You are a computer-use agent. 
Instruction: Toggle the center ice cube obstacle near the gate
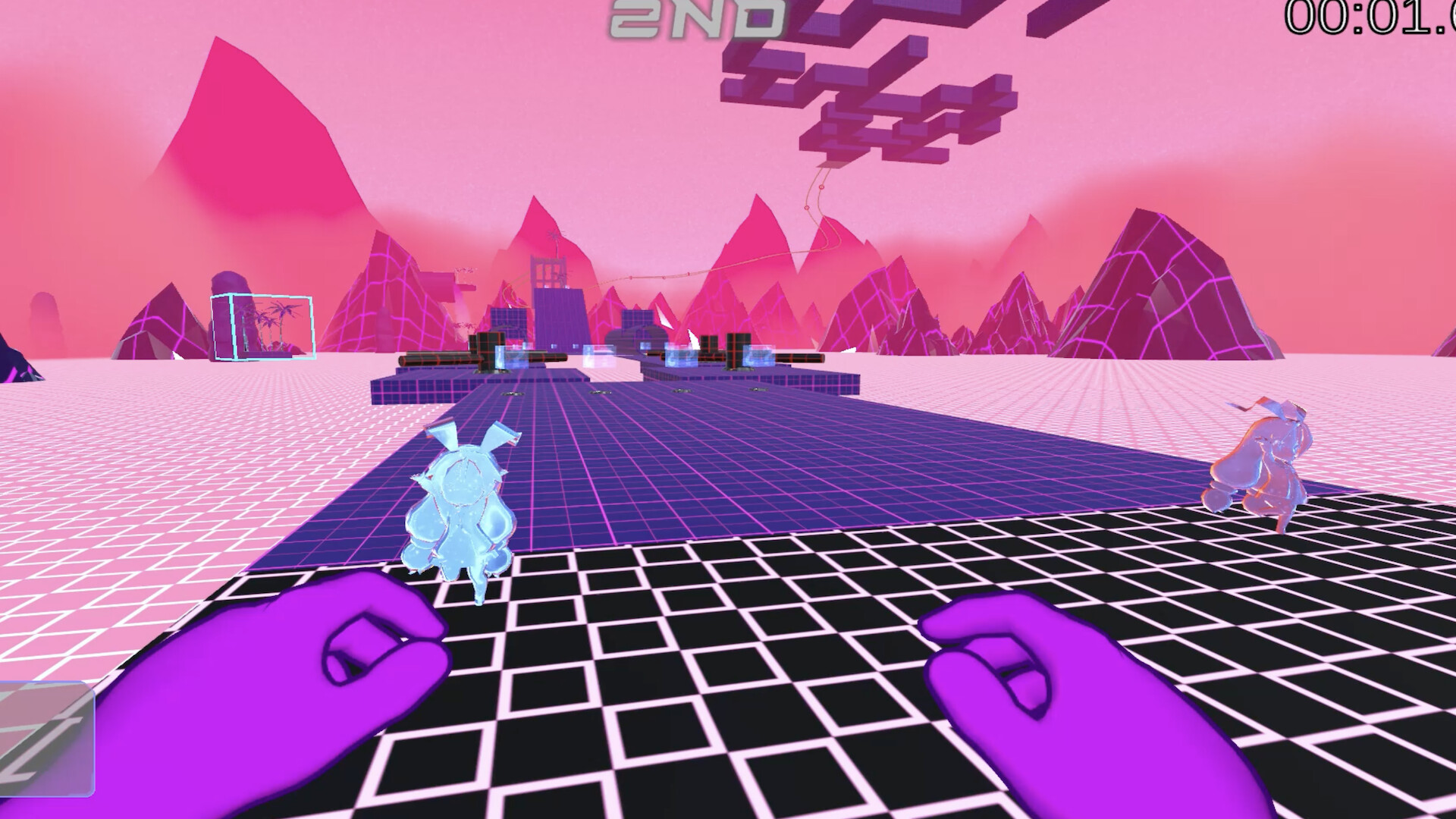[599, 353]
